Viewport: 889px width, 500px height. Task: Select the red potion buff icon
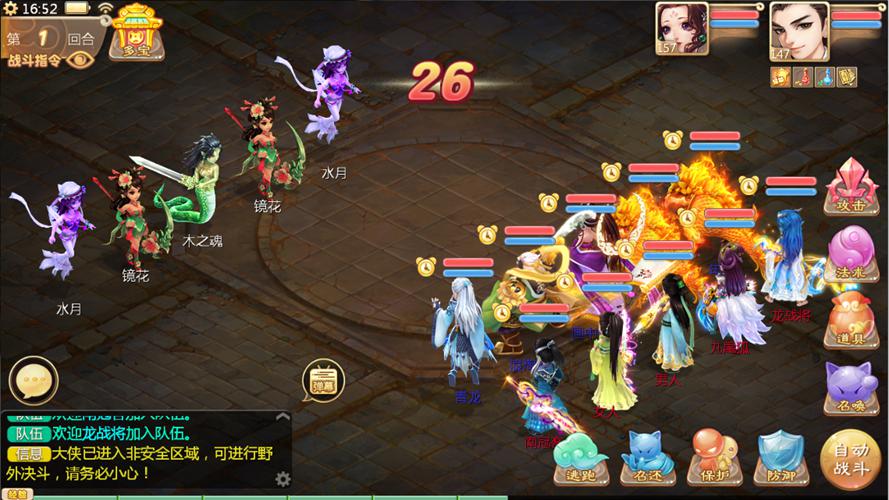click(x=802, y=76)
